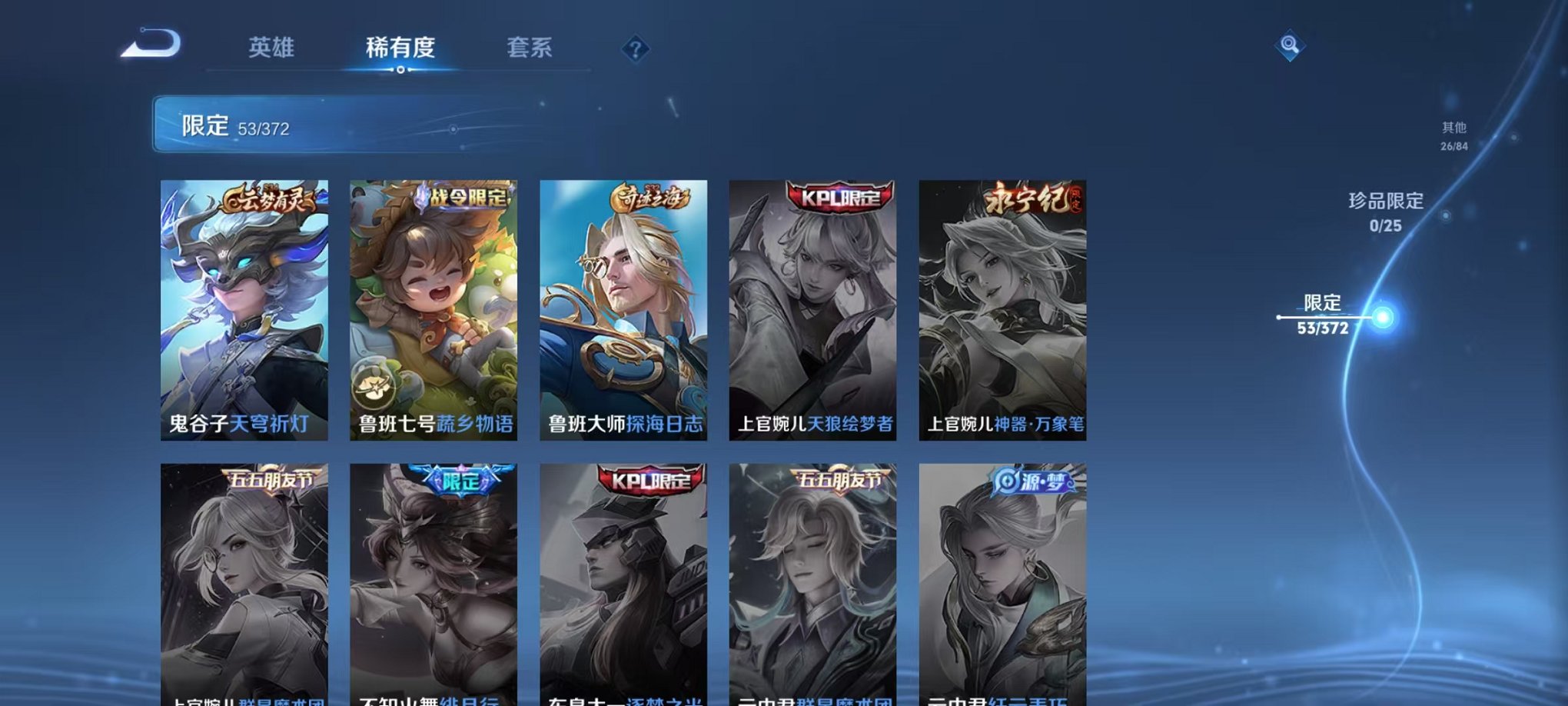Switch to the 英雄 tab

[x=270, y=48]
